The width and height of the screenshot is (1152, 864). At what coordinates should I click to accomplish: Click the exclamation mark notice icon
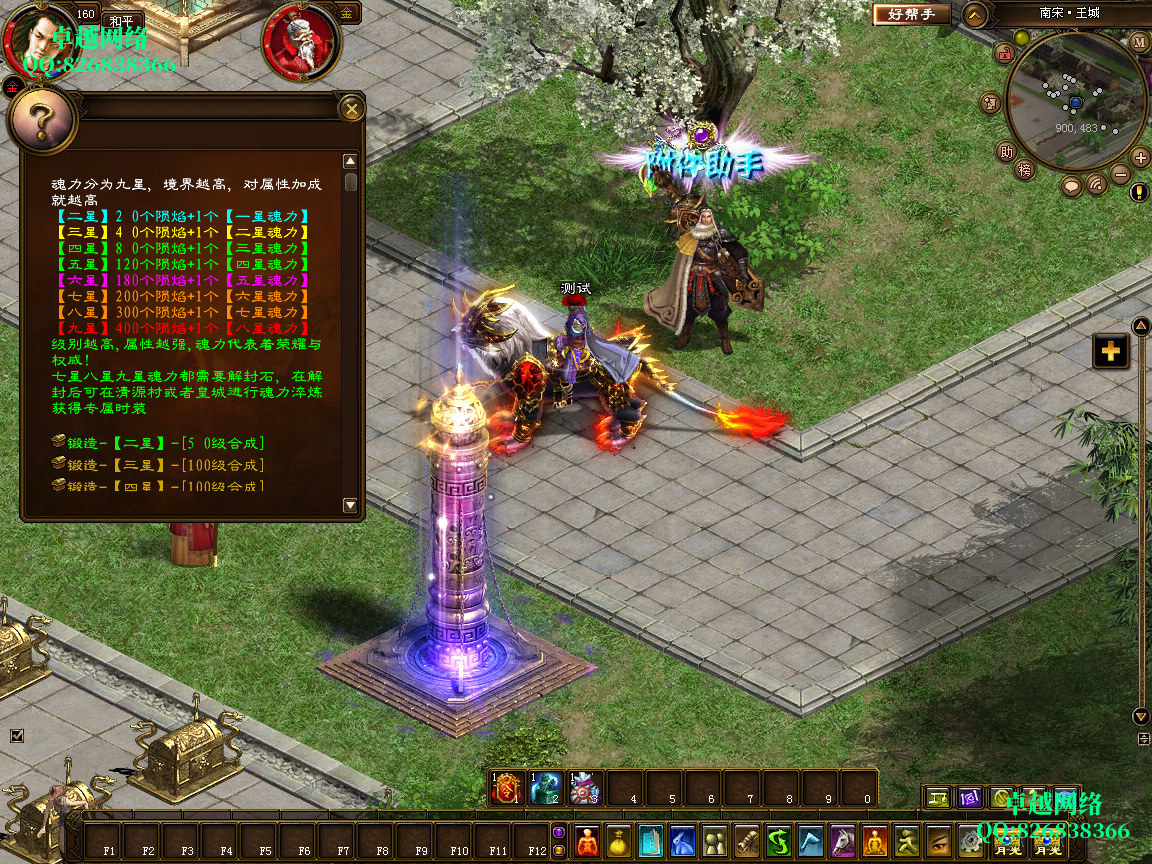tap(1139, 192)
